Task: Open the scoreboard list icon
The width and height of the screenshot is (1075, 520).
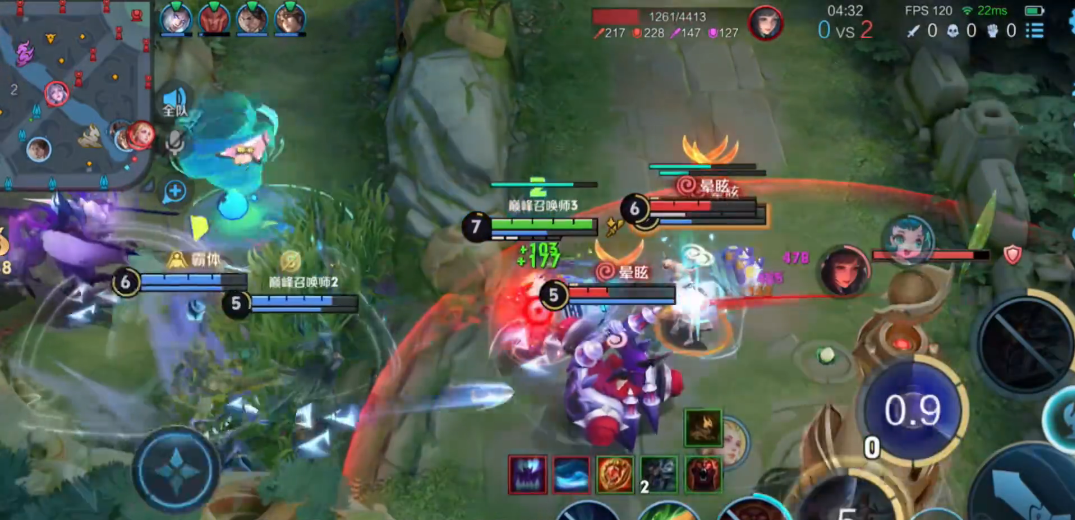Action: pos(1034,31)
